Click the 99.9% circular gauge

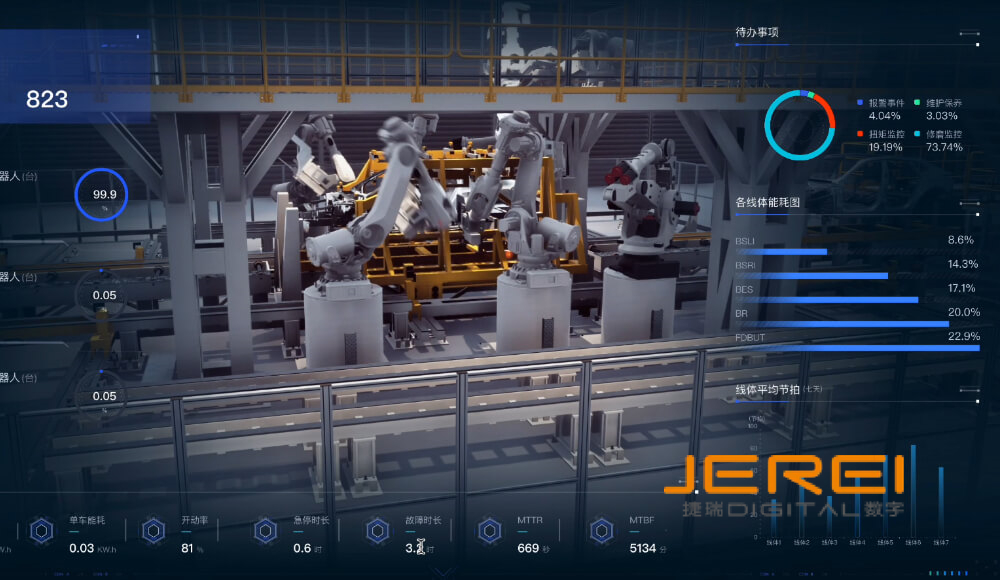104,195
